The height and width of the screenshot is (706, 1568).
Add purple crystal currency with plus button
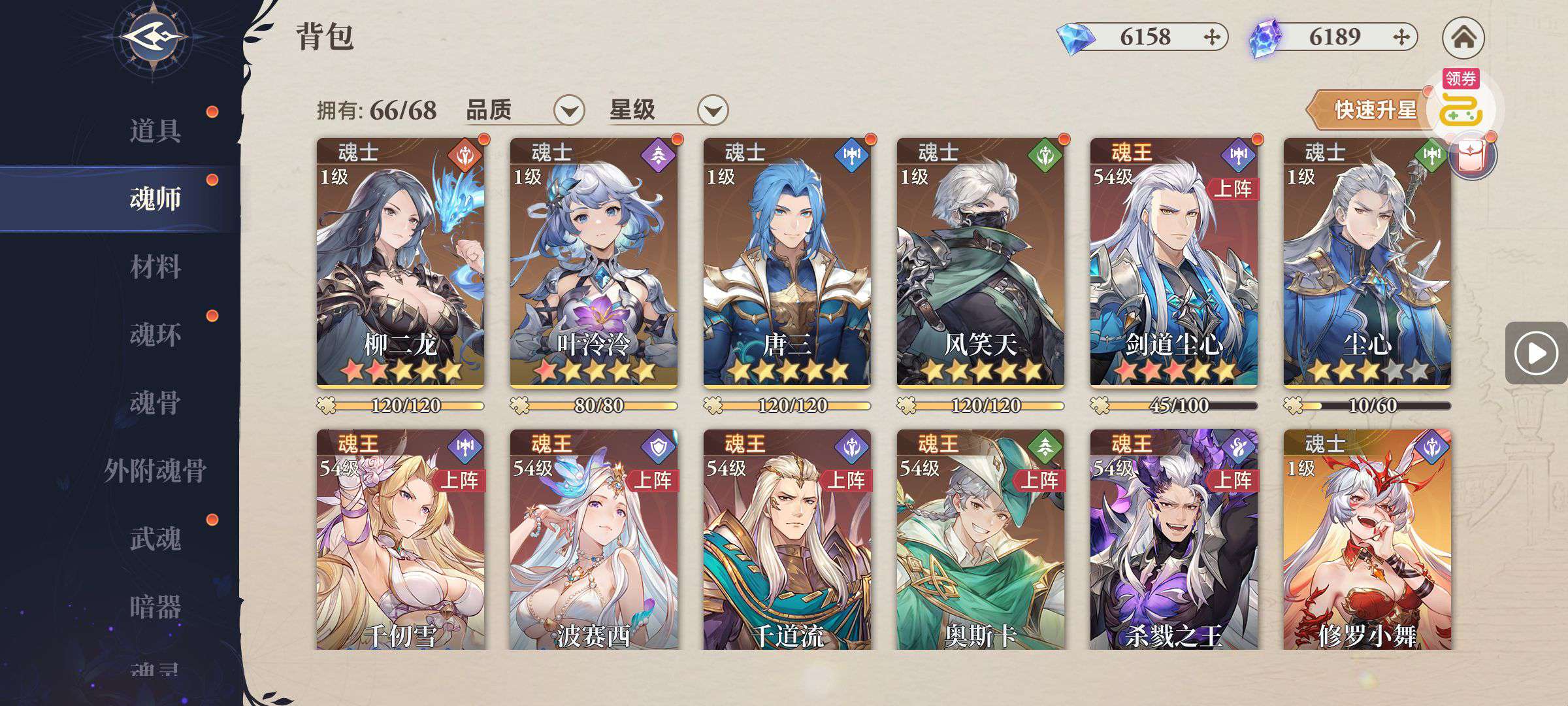coord(1401,37)
